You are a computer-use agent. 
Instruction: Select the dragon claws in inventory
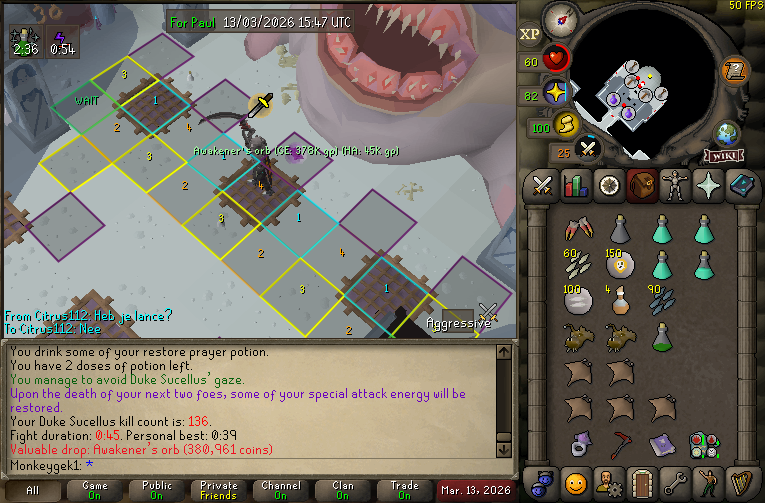coord(576,229)
